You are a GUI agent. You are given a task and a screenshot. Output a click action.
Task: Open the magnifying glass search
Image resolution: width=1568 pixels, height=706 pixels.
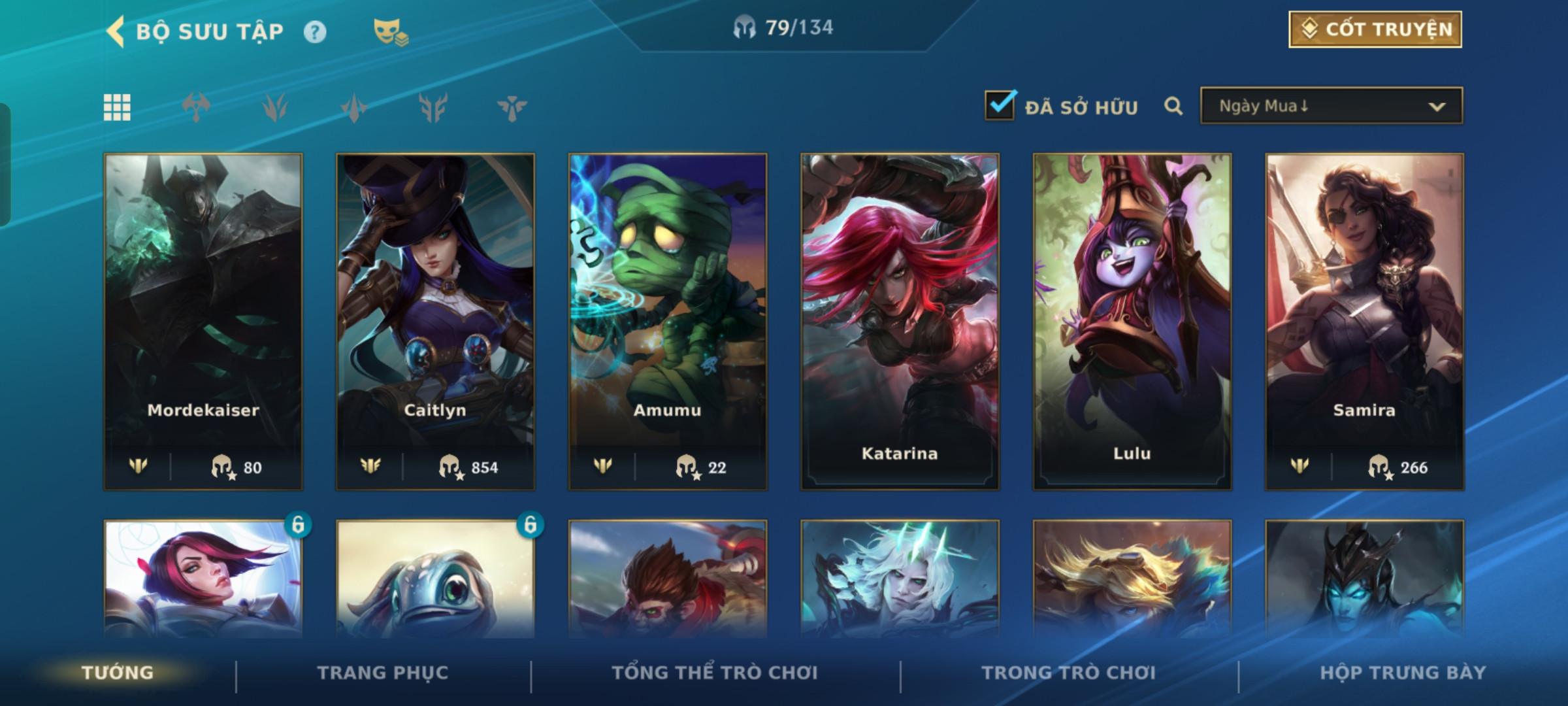pos(1173,106)
